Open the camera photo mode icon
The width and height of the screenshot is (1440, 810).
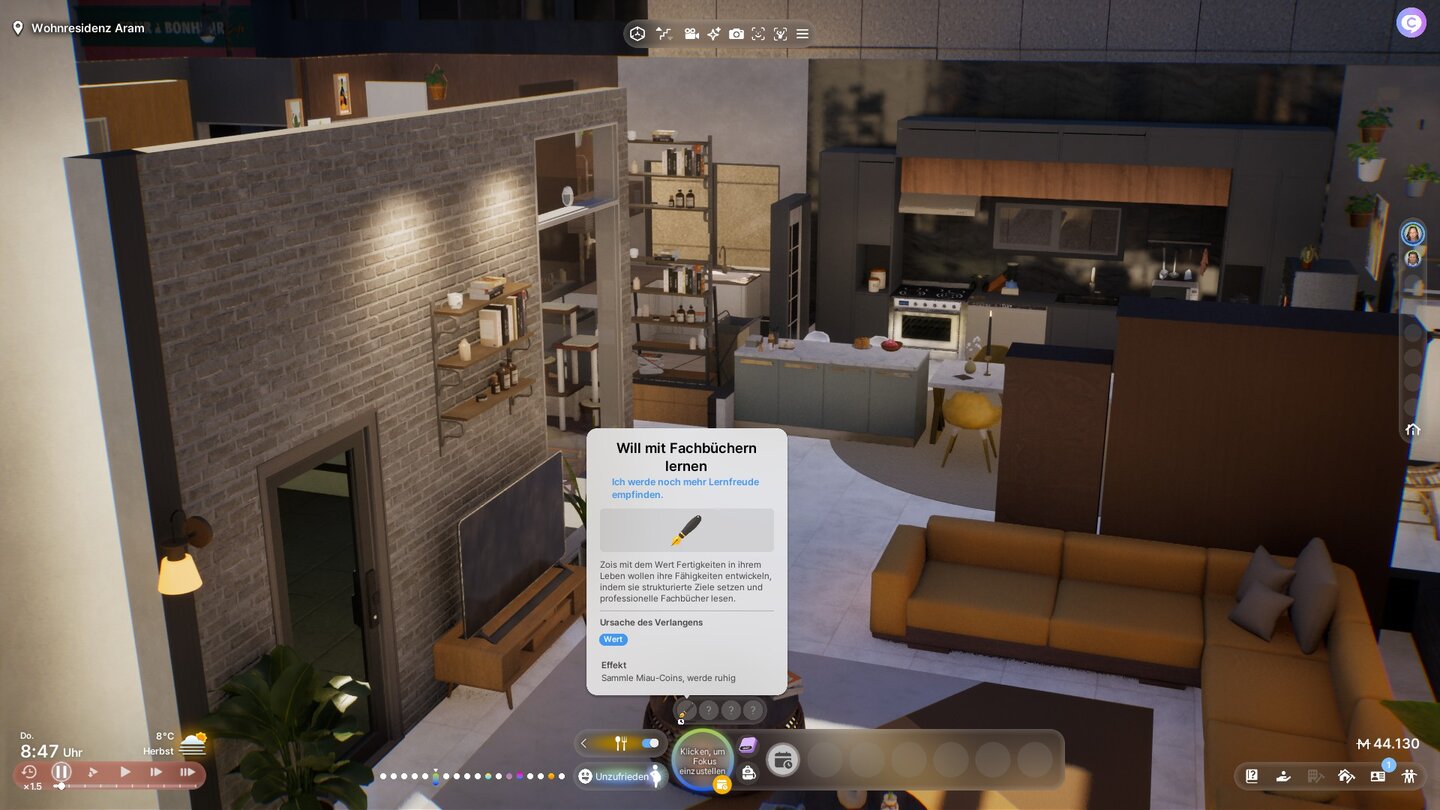tap(736, 34)
